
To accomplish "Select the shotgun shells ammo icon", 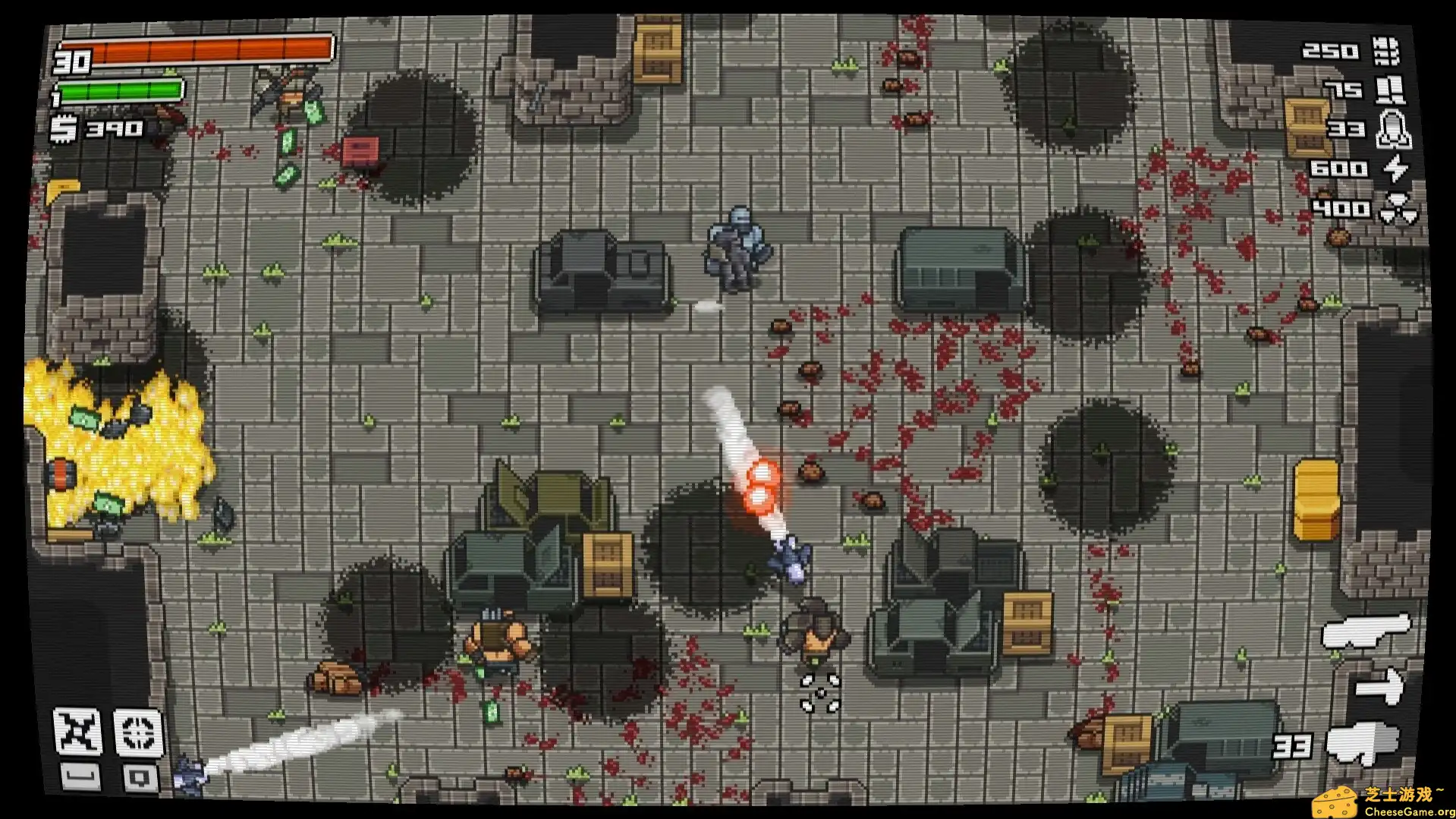I will click(x=1389, y=90).
